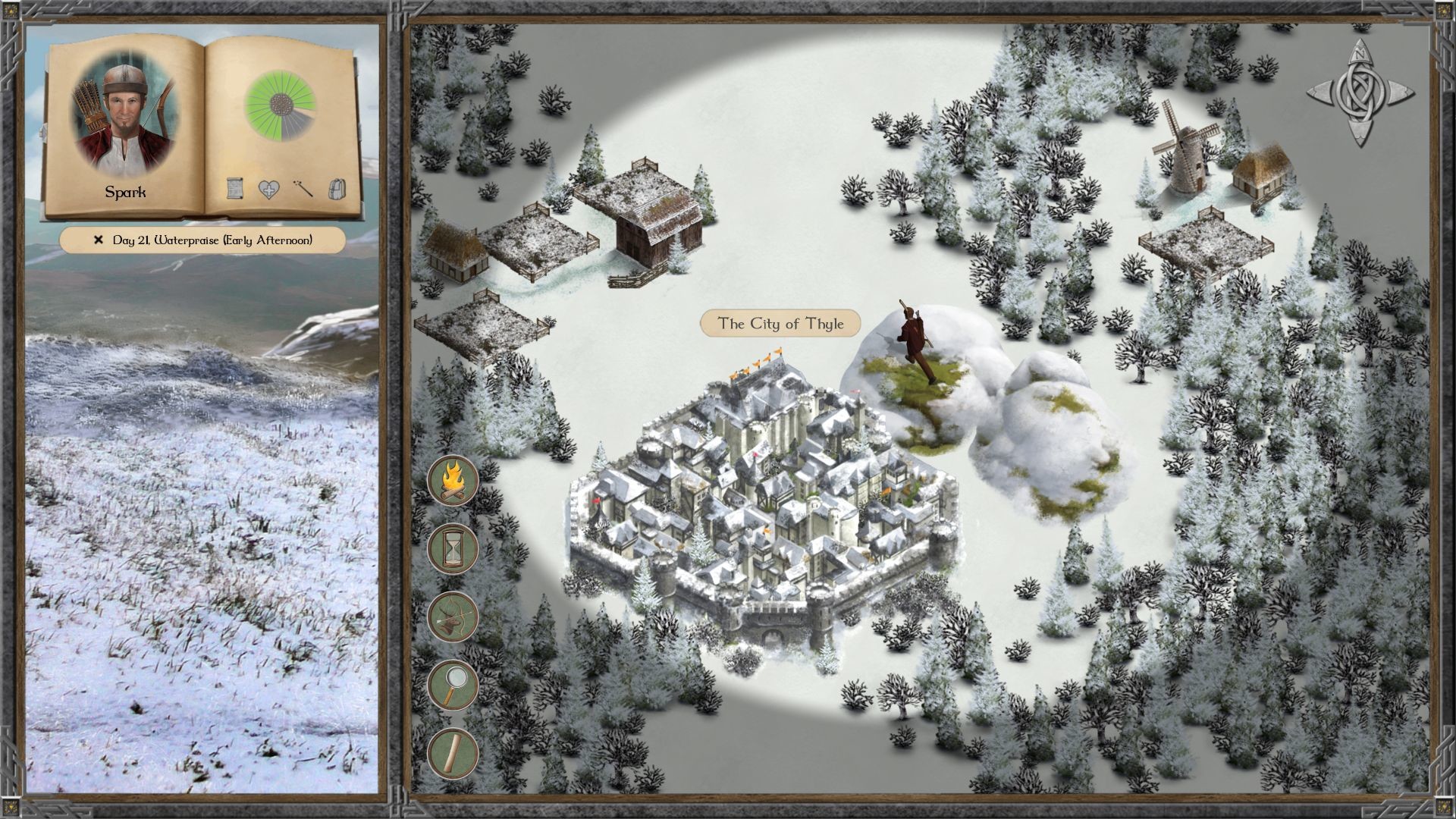Select the magic wand abilities icon

tap(302, 189)
